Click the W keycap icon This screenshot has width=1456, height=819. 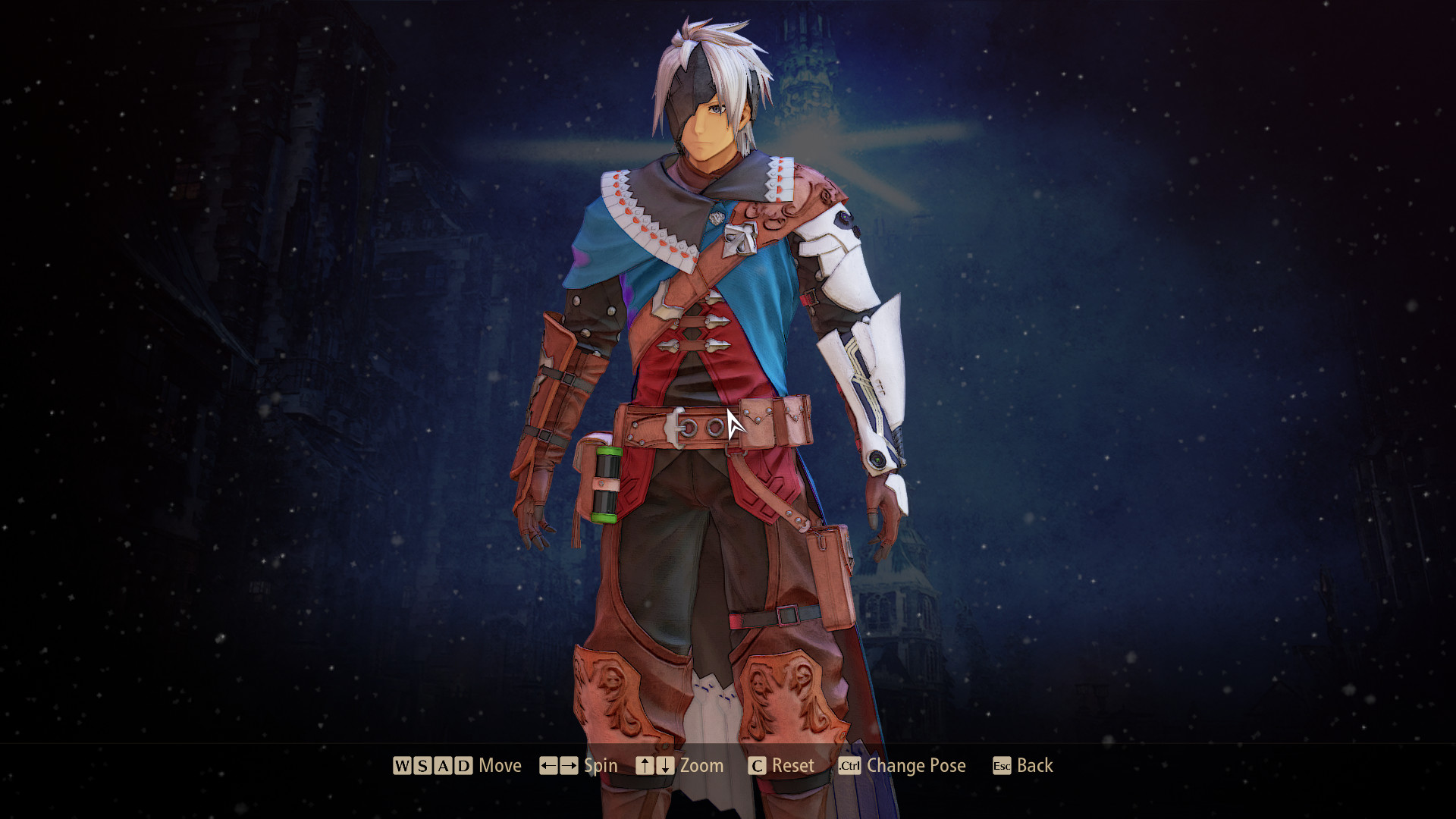point(401,766)
